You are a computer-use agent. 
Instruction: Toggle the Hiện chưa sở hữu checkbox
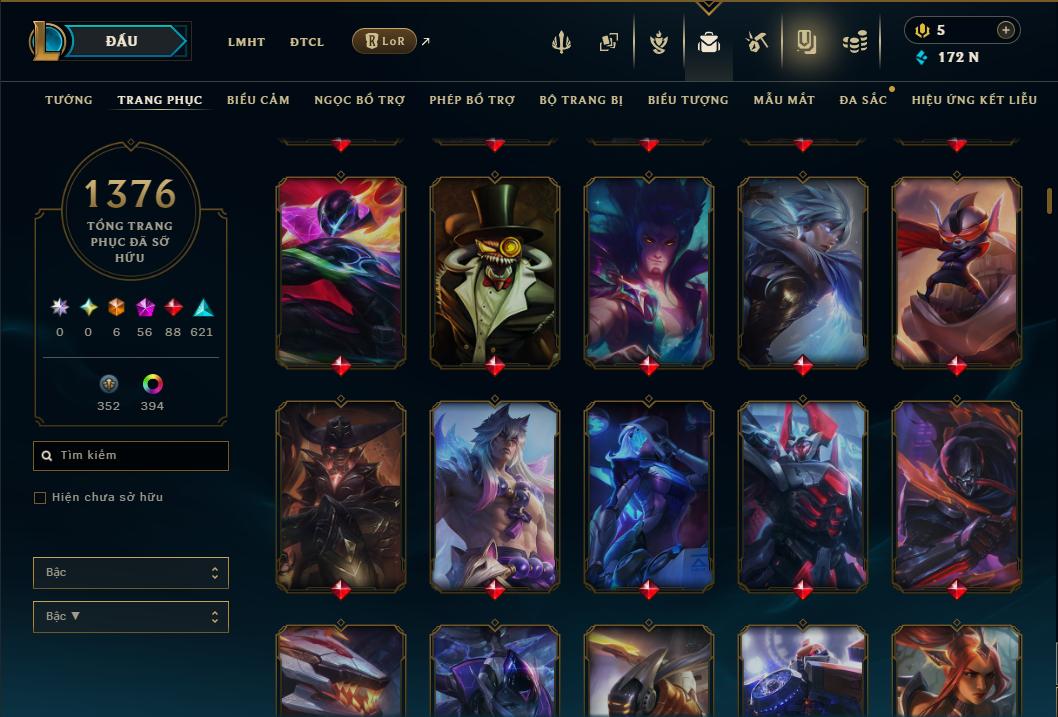tap(40, 498)
